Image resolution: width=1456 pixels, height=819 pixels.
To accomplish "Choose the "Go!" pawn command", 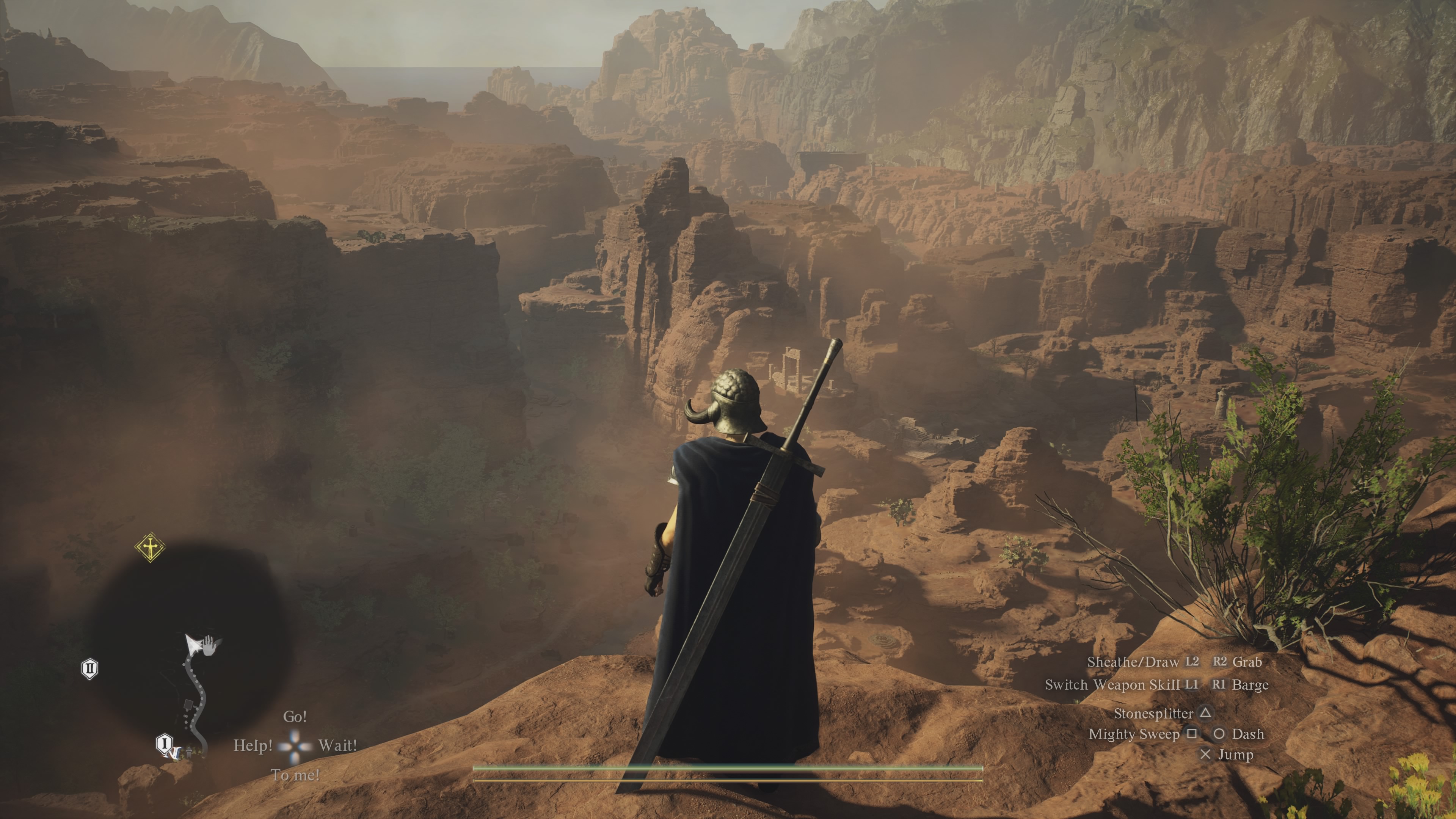I will (295, 717).
